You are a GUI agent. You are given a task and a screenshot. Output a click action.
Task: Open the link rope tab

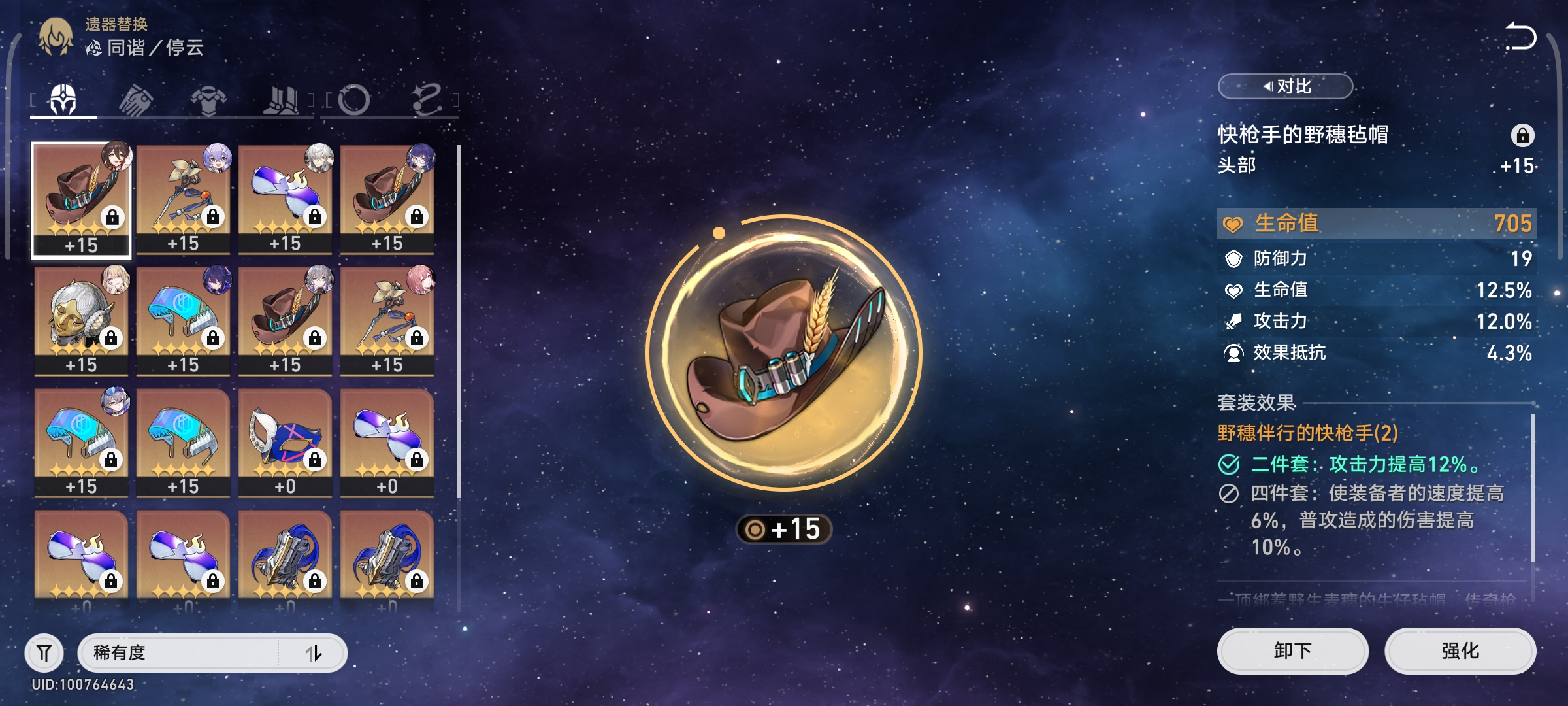tap(427, 101)
